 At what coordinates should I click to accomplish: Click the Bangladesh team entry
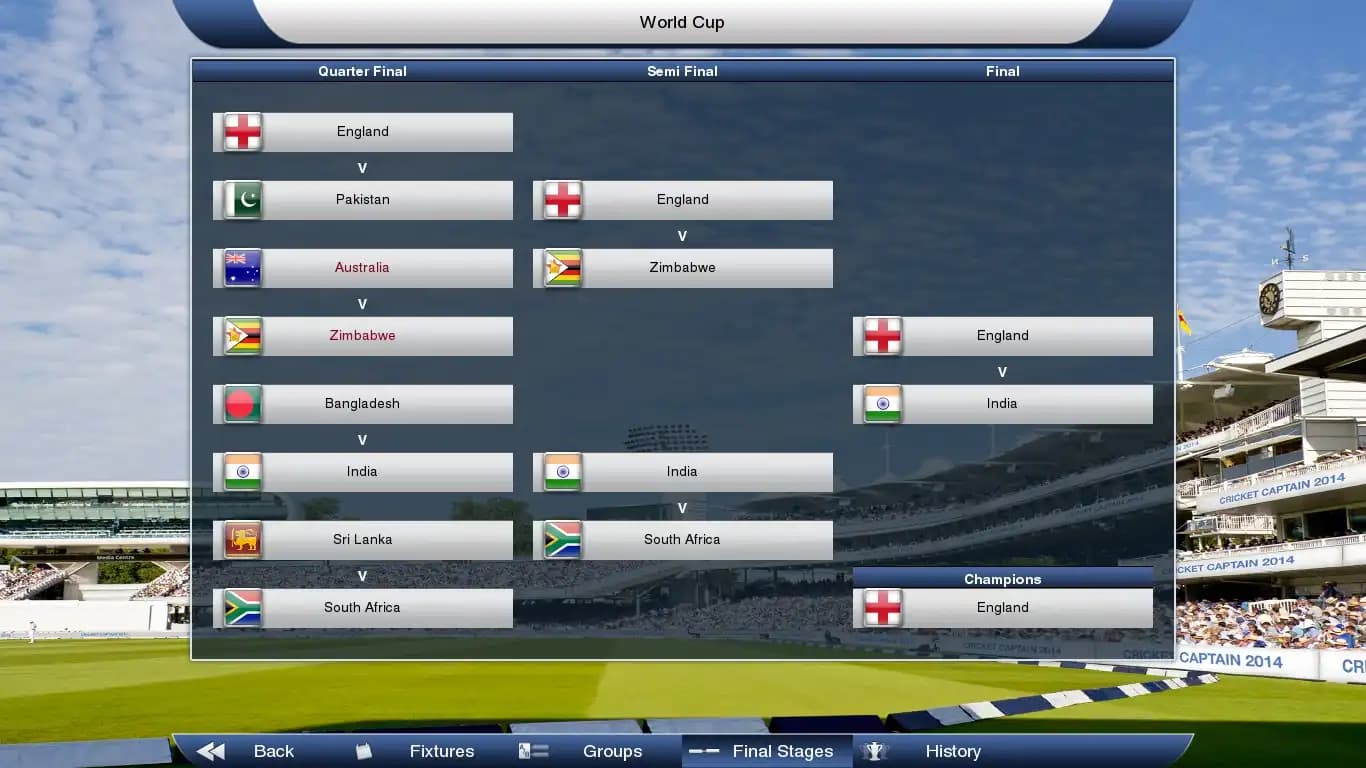click(x=362, y=404)
